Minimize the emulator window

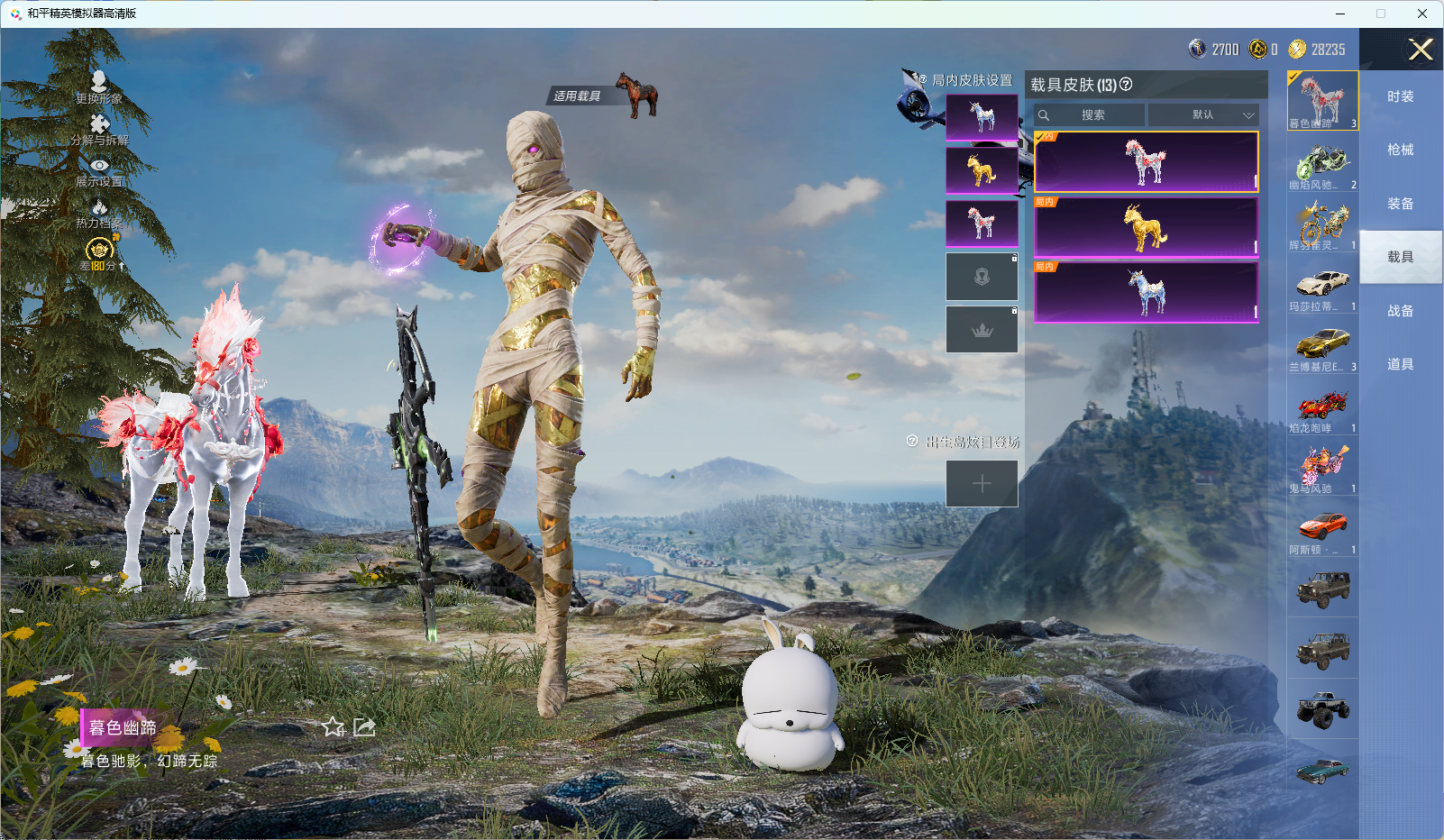tap(1340, 14)
